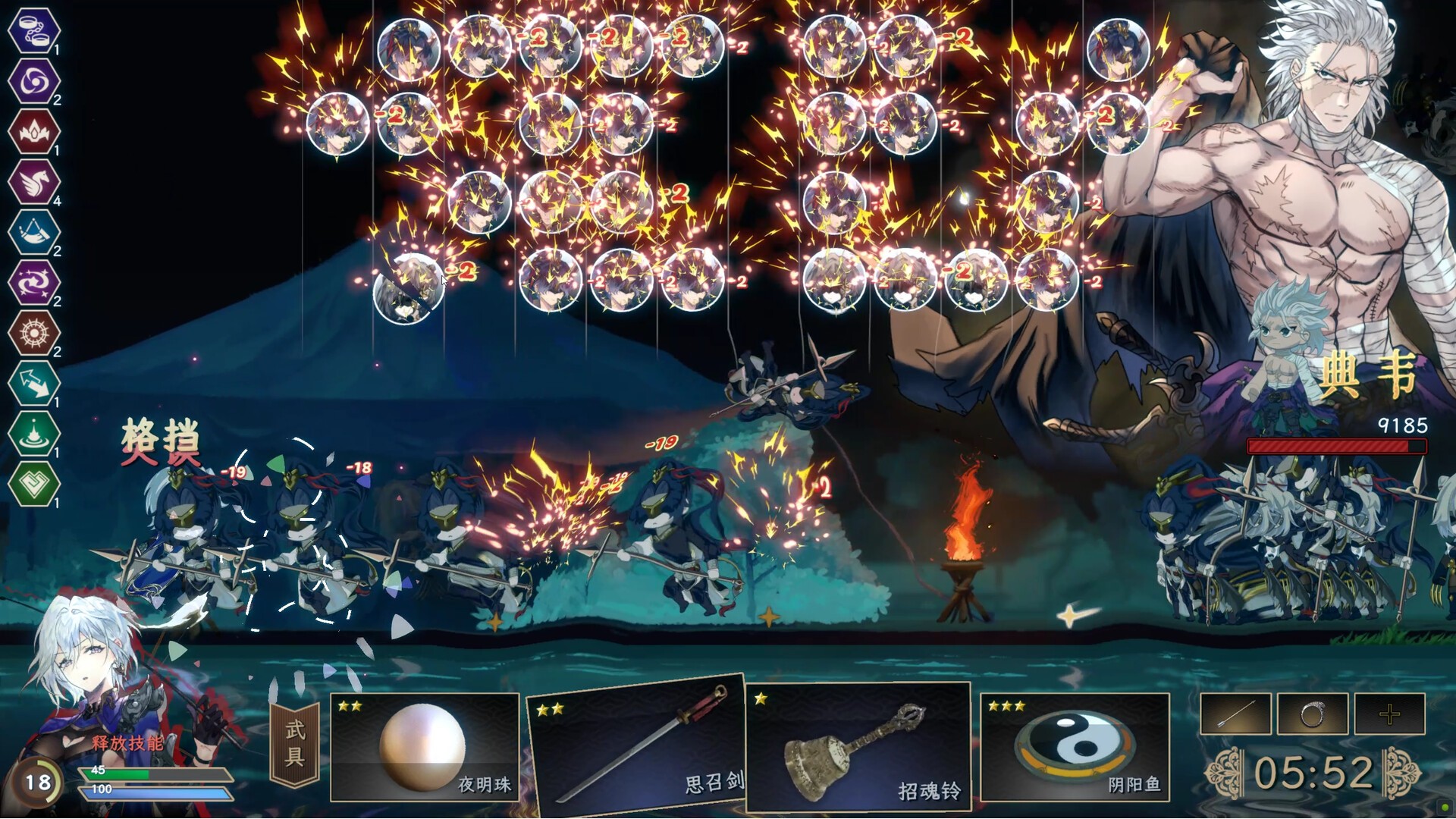1456x819 pixels.
Task: Show the pegasus buff details
Action: [x=34, y=182]
